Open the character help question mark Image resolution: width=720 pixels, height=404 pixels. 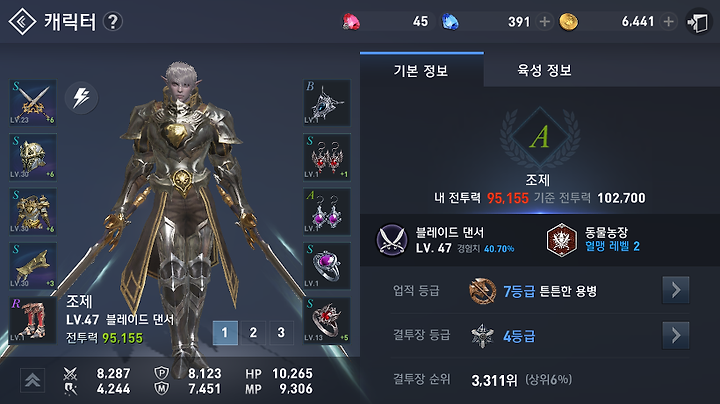pyautogui.click(x=113, y=22)
